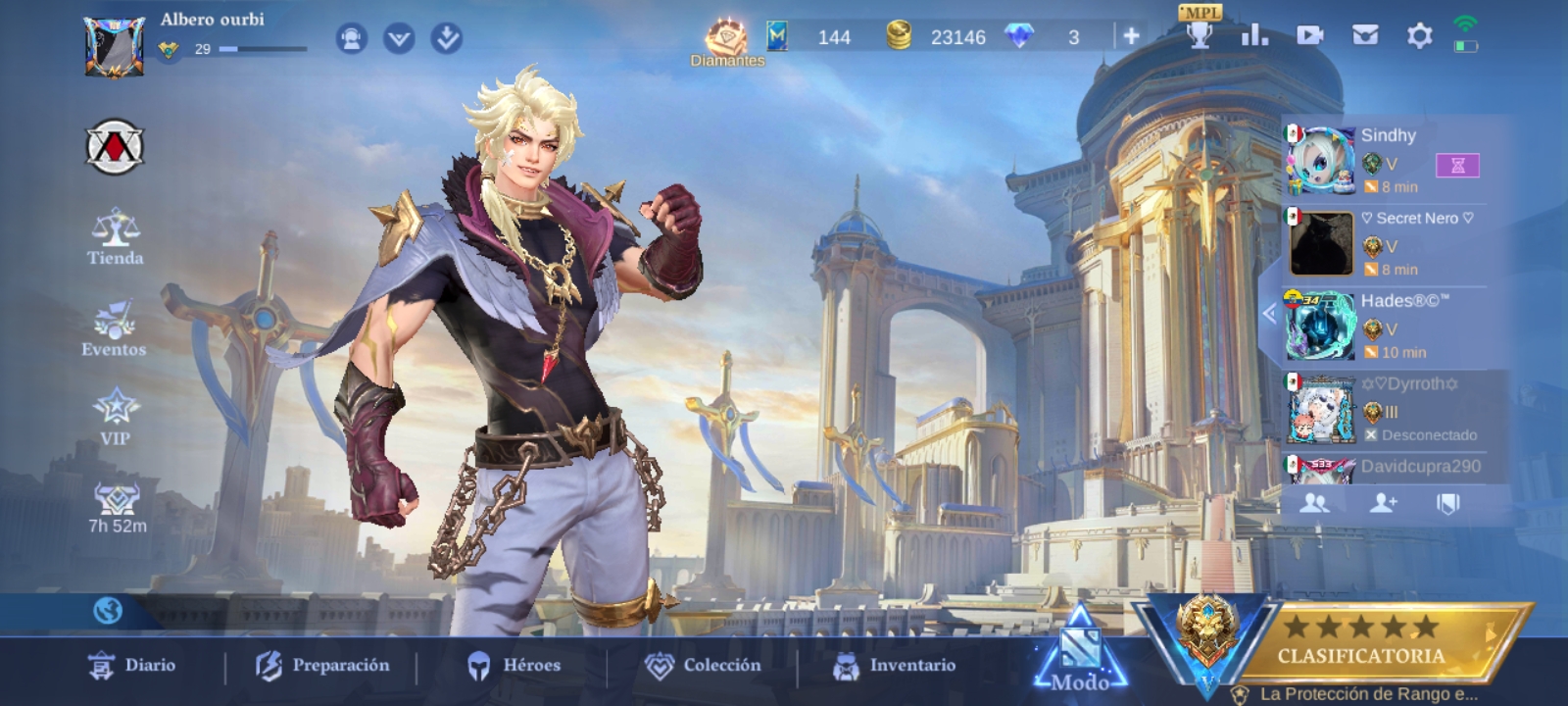Open the mail envelope inbox

[1365, 36]
